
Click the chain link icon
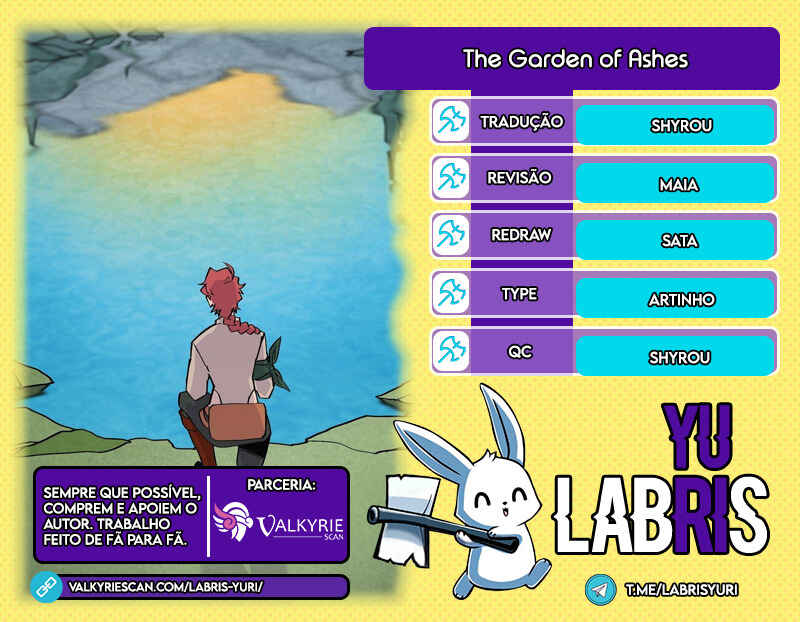47,587
